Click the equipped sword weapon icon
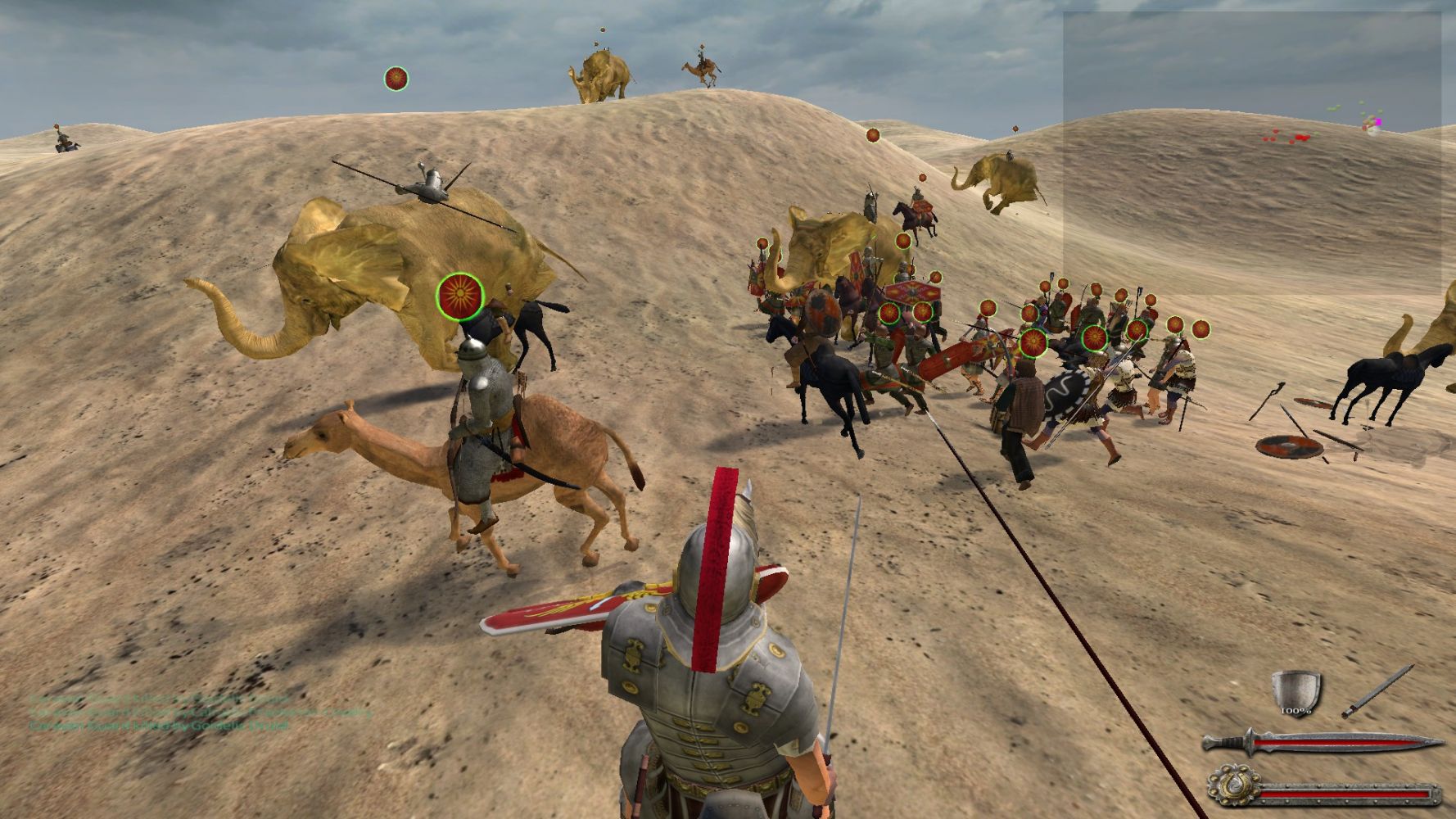Image resolution: width=1456 pixels, height=819 pixels. (x=1377, y=691)
